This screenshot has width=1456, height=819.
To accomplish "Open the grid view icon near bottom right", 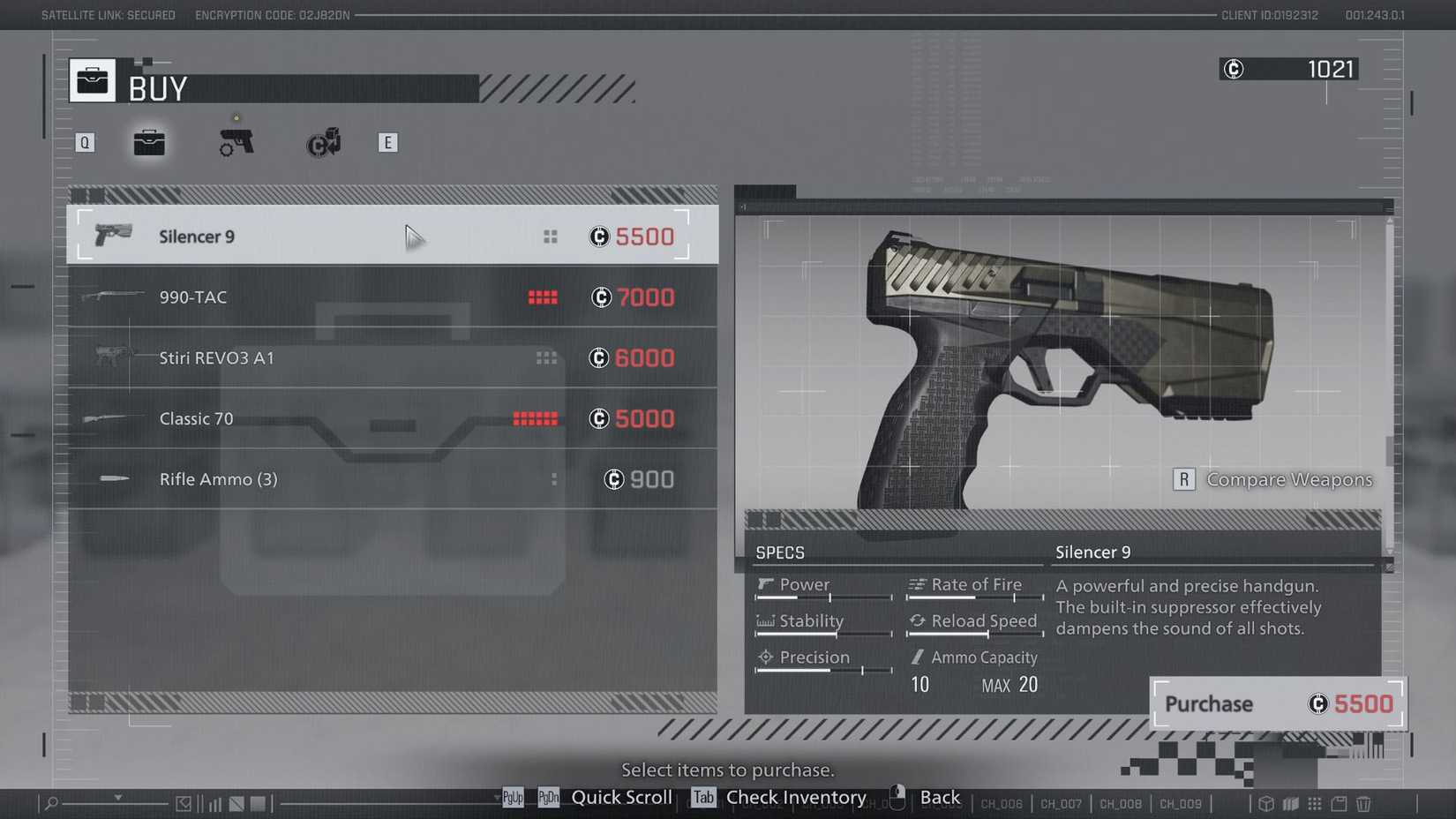I will pos(1315,804).
